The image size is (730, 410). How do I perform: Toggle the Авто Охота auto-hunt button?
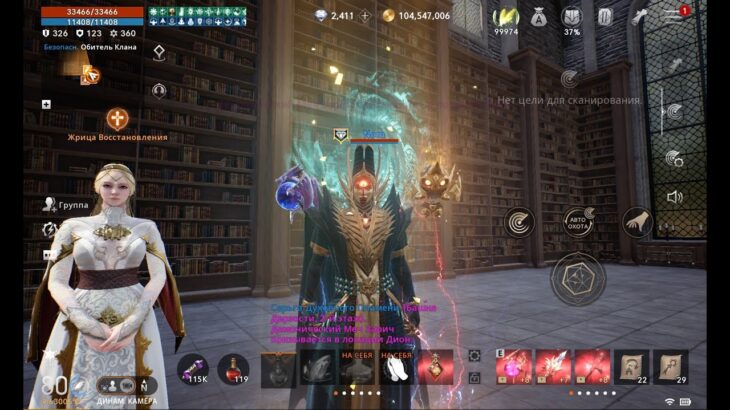click(579, 220)
